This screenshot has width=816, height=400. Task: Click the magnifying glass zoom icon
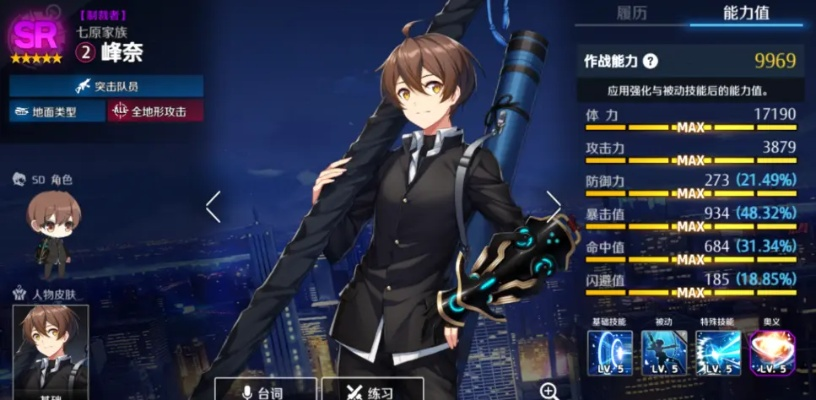(549, 389)
